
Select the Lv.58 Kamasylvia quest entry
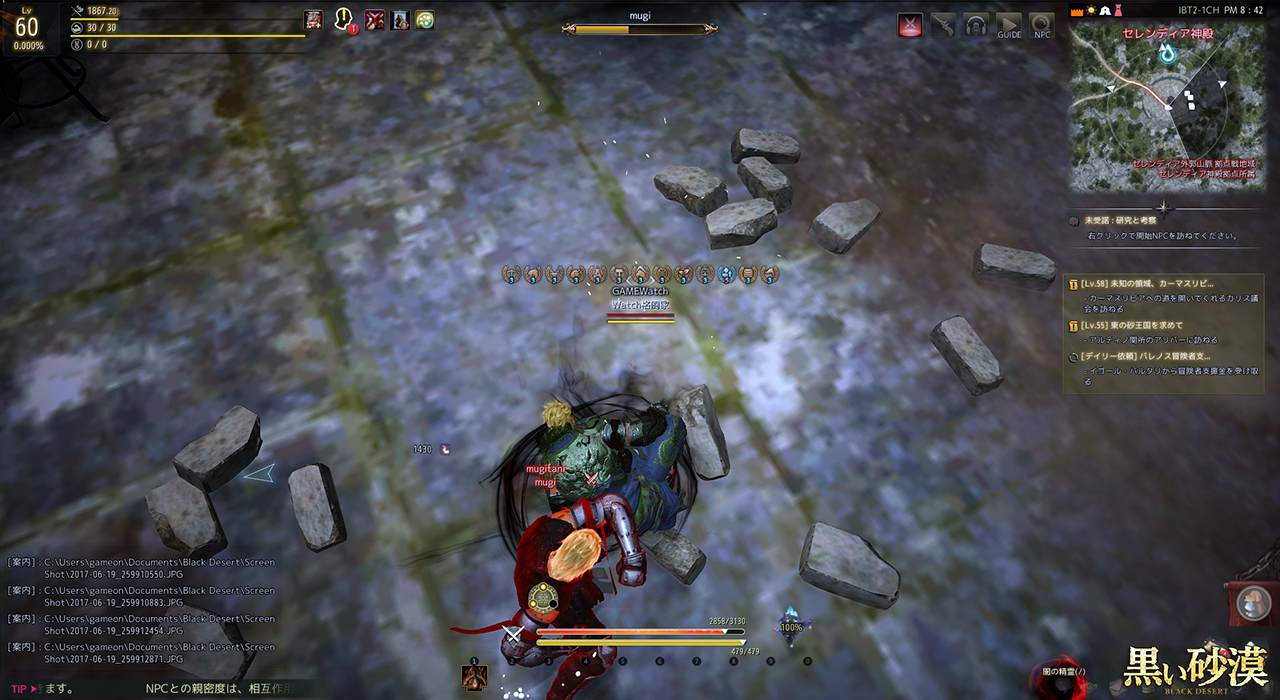(1160, 283)
